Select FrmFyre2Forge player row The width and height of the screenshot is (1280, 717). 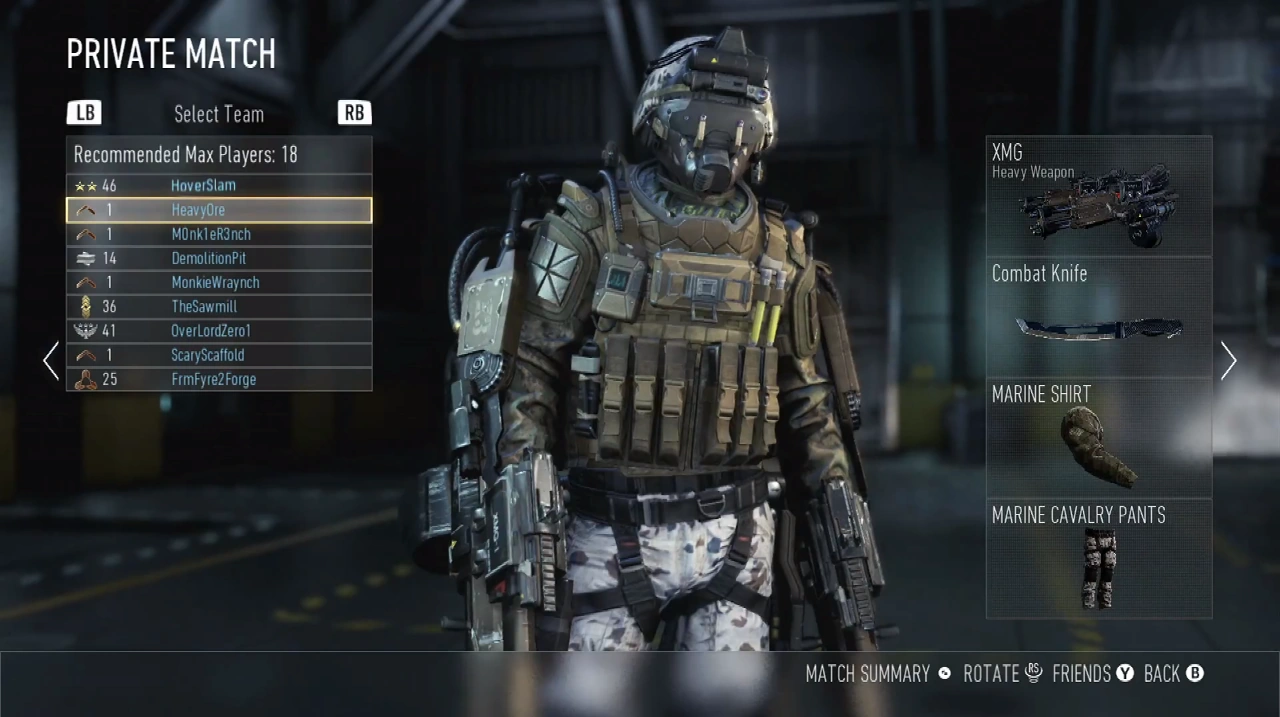pos(219,379)
